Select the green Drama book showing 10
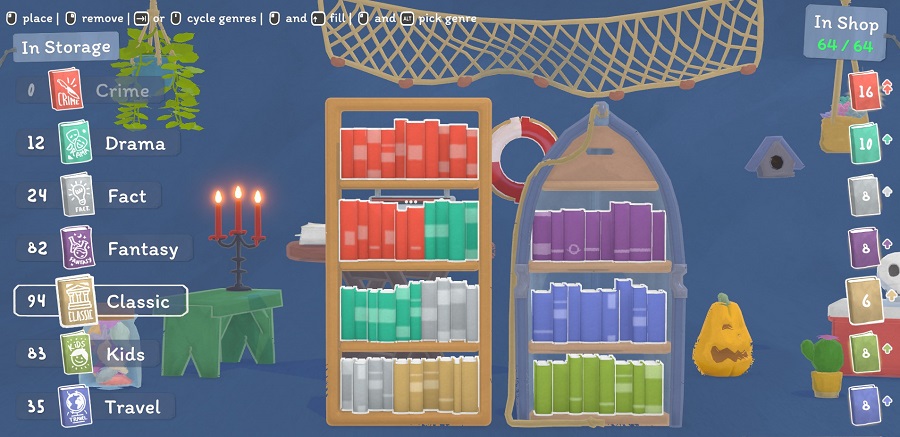The image size is (900, 437). (865, 145)
